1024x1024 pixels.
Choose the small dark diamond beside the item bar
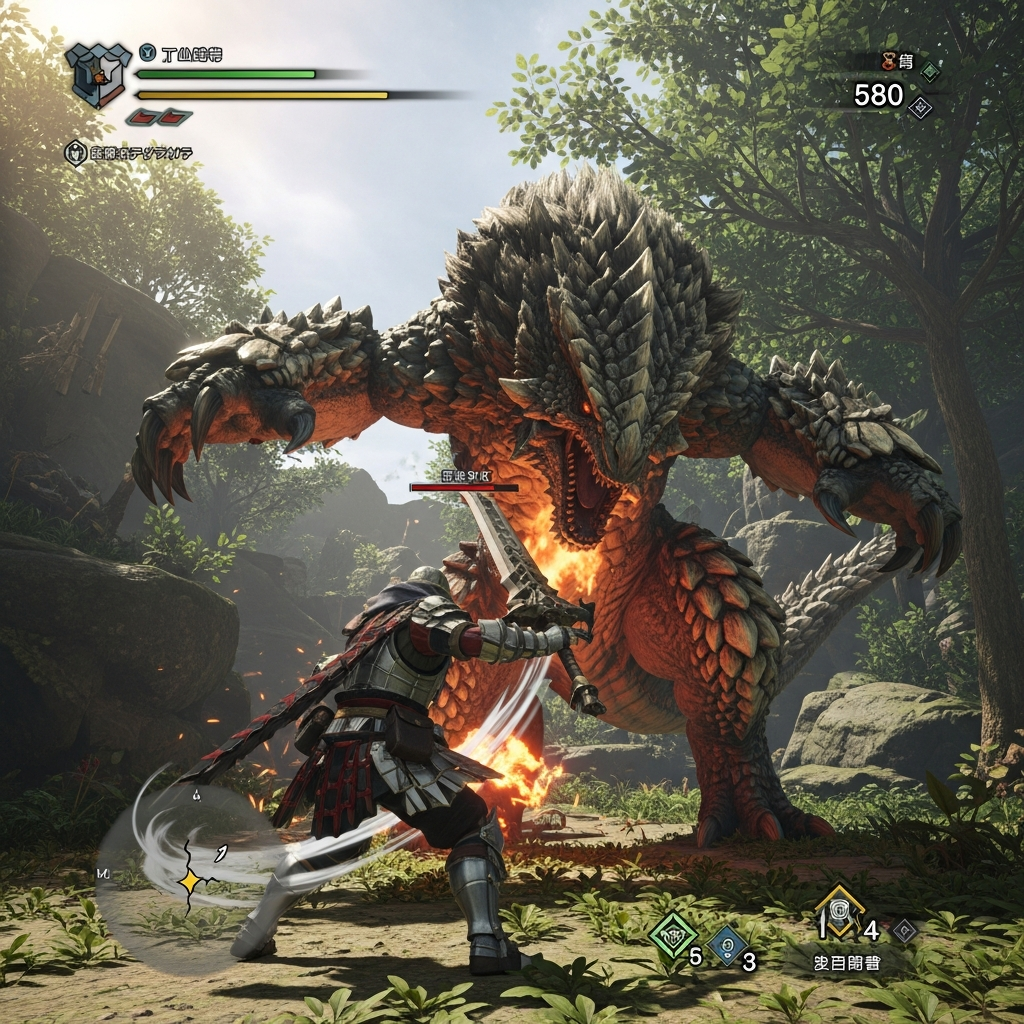point(904,930)
